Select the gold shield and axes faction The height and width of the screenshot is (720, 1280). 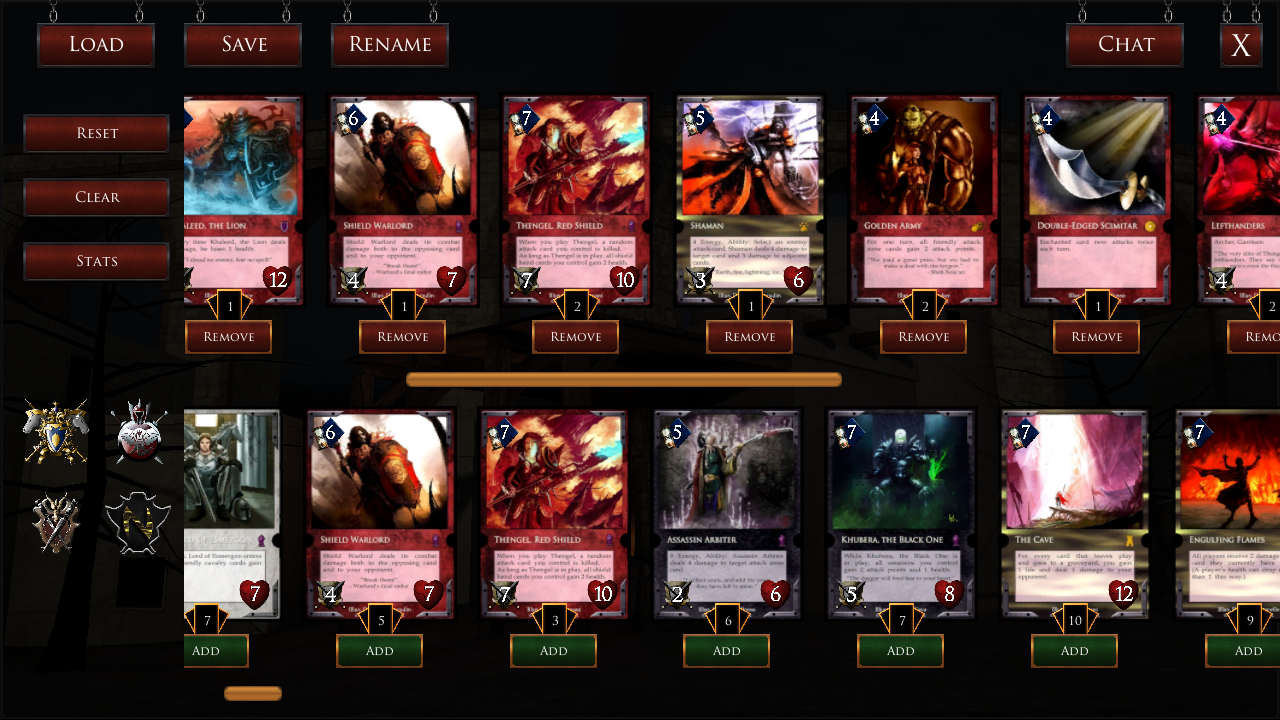pyautogui.click(x=56, y=432)
